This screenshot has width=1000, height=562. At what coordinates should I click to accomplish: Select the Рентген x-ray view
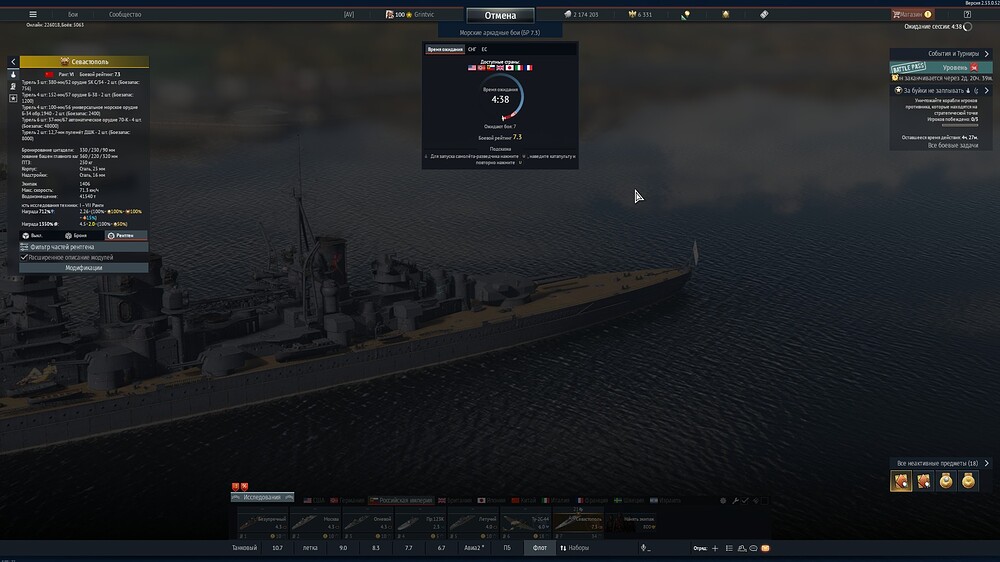point(122,235)
